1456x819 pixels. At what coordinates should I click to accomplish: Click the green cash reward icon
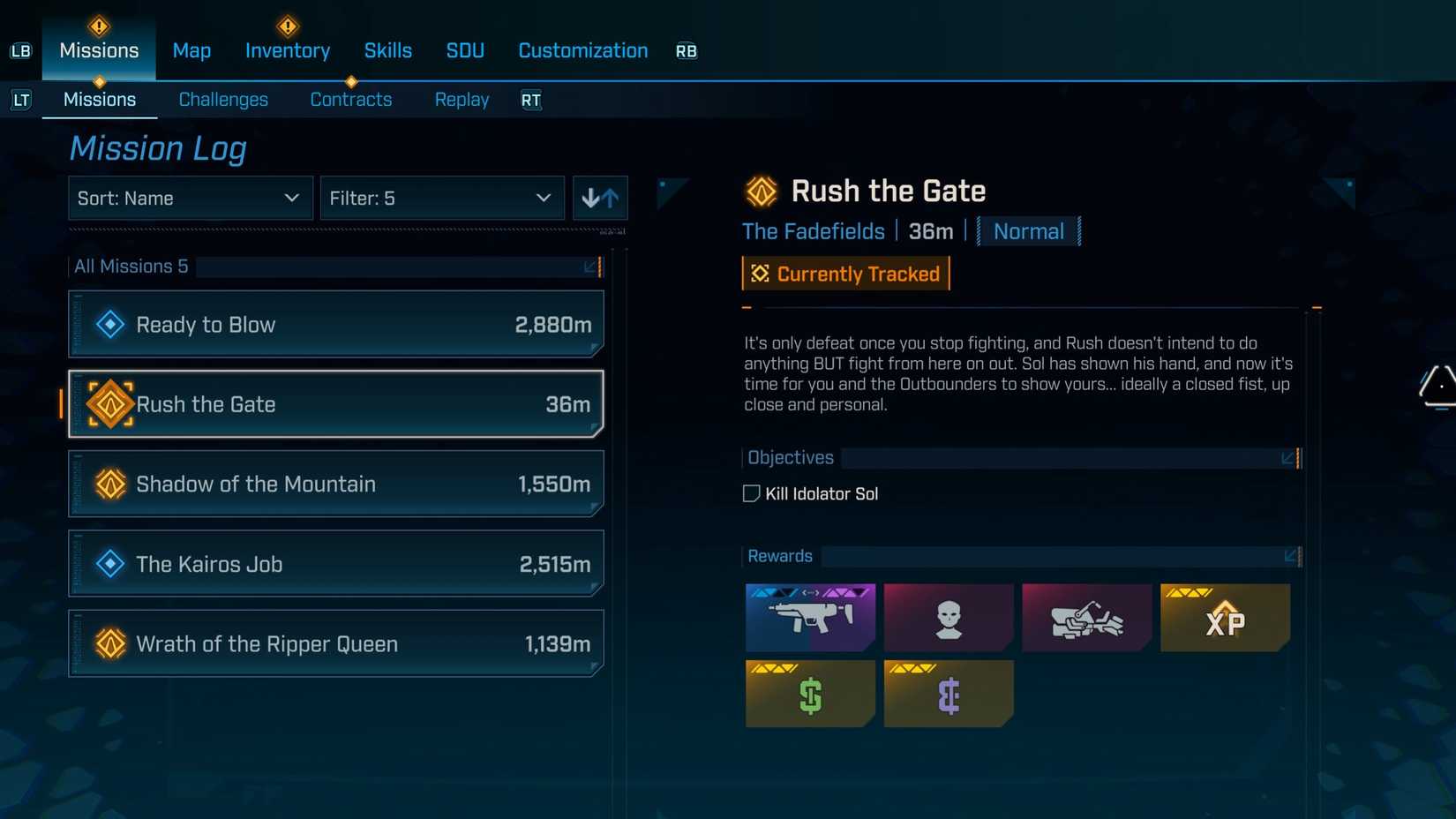pyautogui.click(x=809, y=694)
